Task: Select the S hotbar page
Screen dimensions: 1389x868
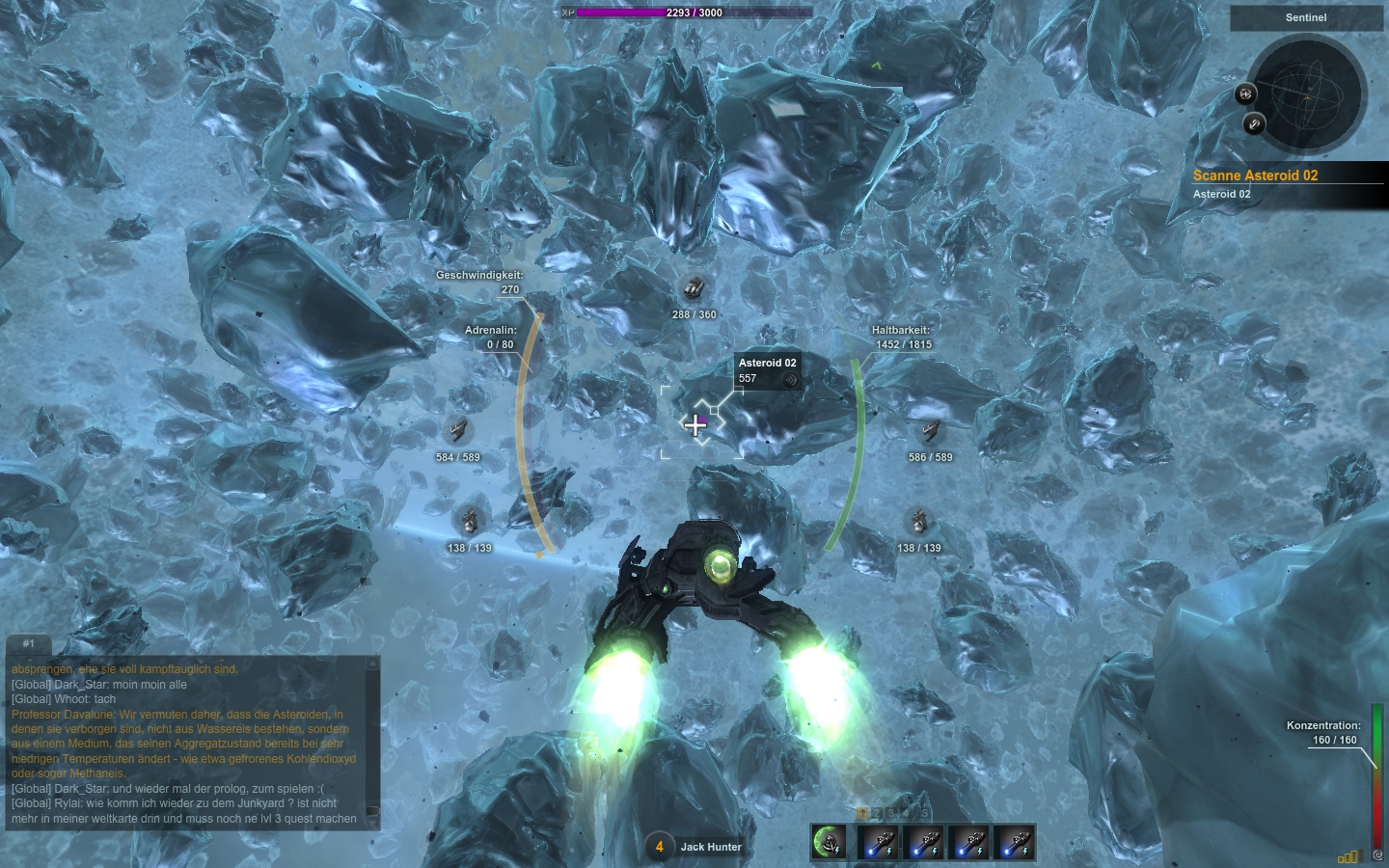Action: (923, 814)
